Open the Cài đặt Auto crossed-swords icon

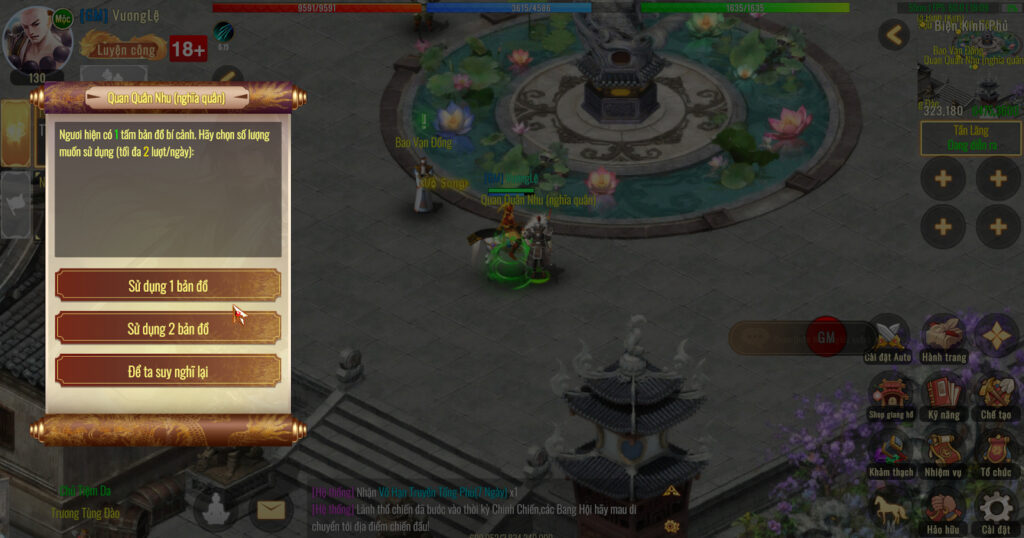887,336
